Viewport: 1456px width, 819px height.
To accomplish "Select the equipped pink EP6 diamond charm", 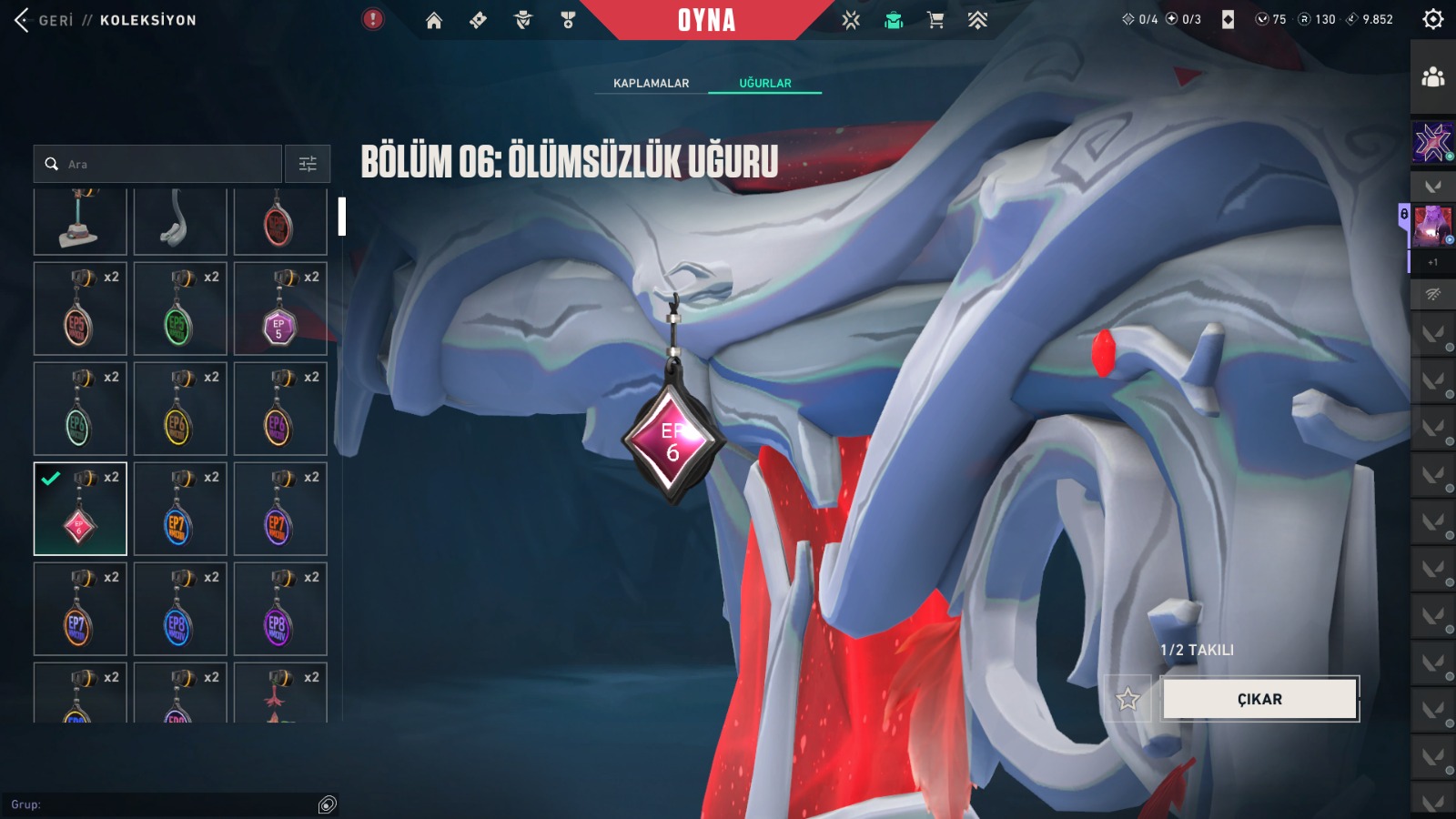I will pyautogui.click(x=80, y=509).
